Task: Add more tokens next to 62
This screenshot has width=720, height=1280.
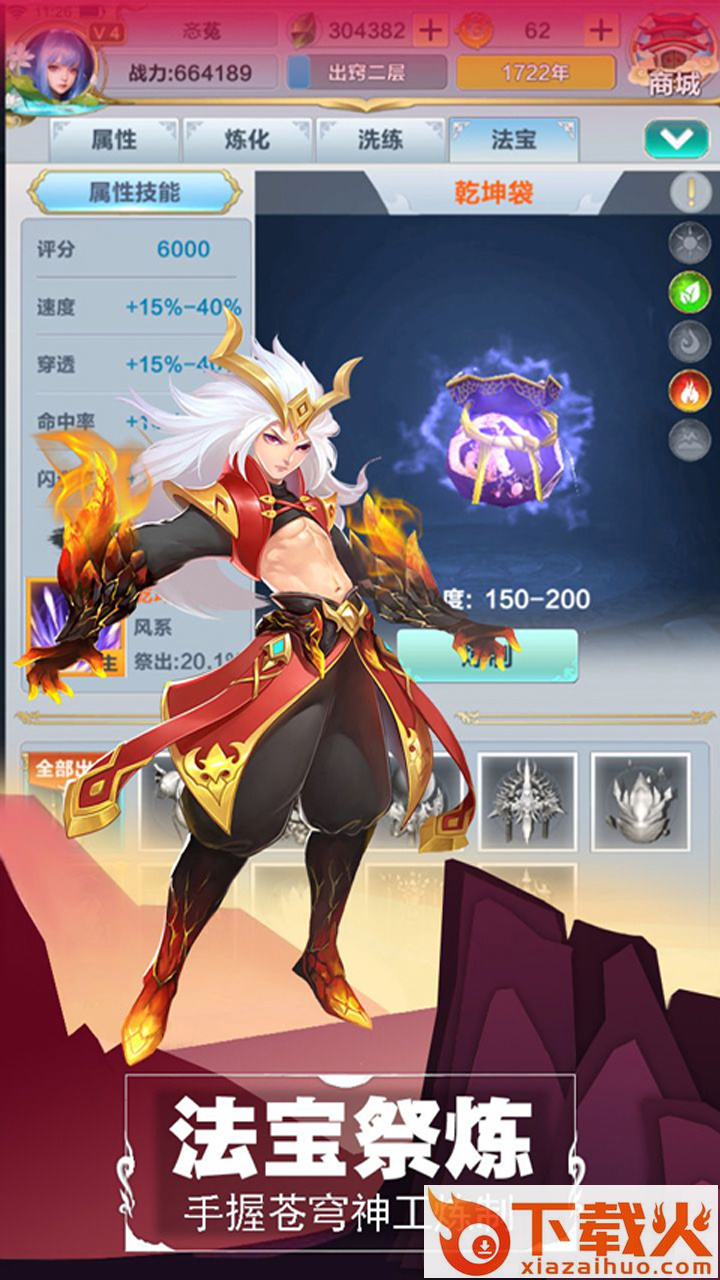Action: [x=600, y=30]
